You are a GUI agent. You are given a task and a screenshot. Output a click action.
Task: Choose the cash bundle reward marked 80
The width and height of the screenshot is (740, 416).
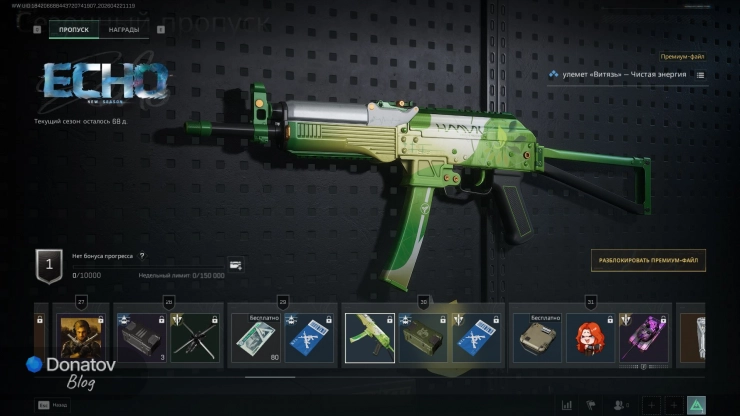click(255, 338)
